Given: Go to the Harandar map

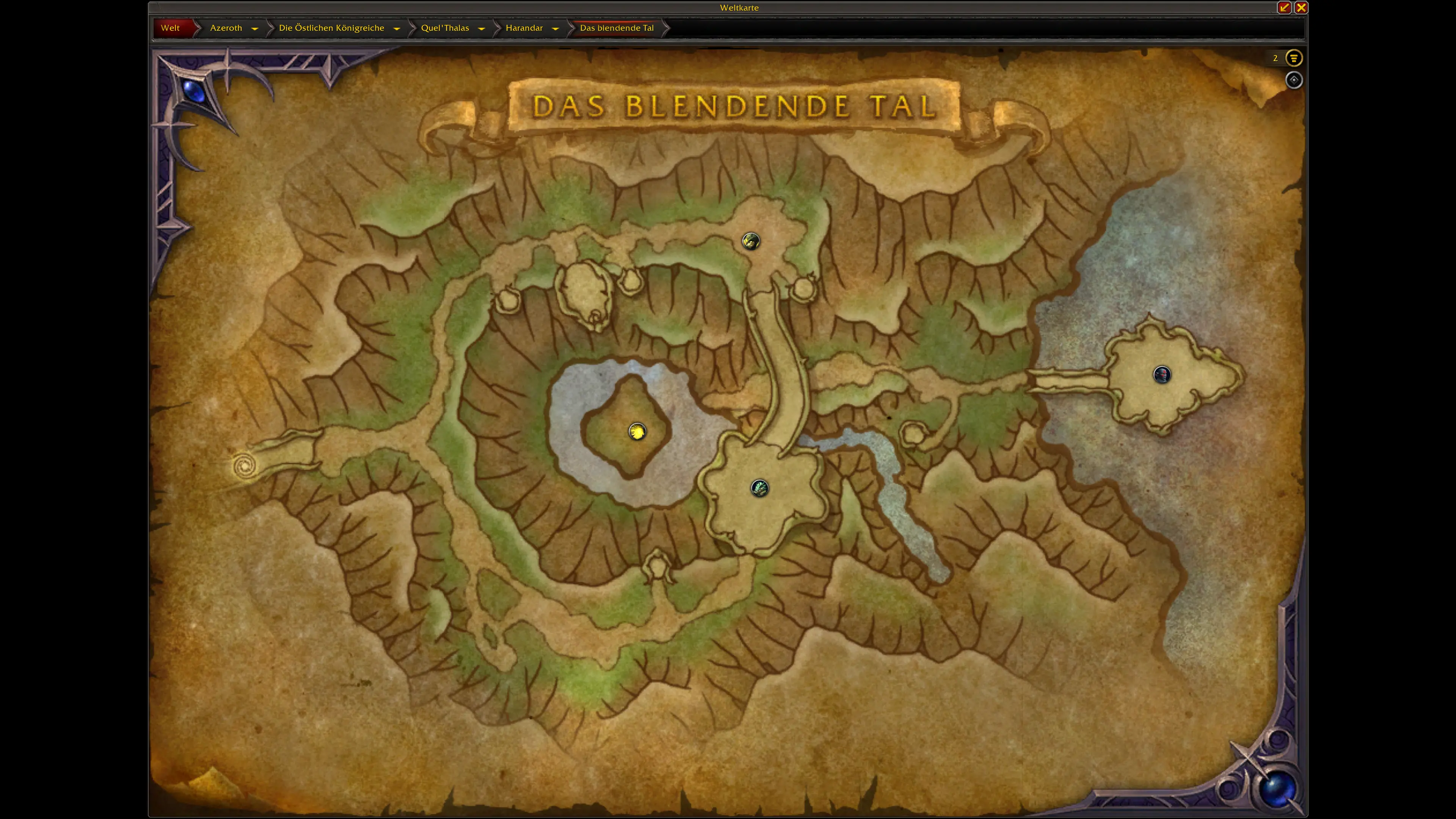Looking at the screenshot, I should (x=524, y=28).
